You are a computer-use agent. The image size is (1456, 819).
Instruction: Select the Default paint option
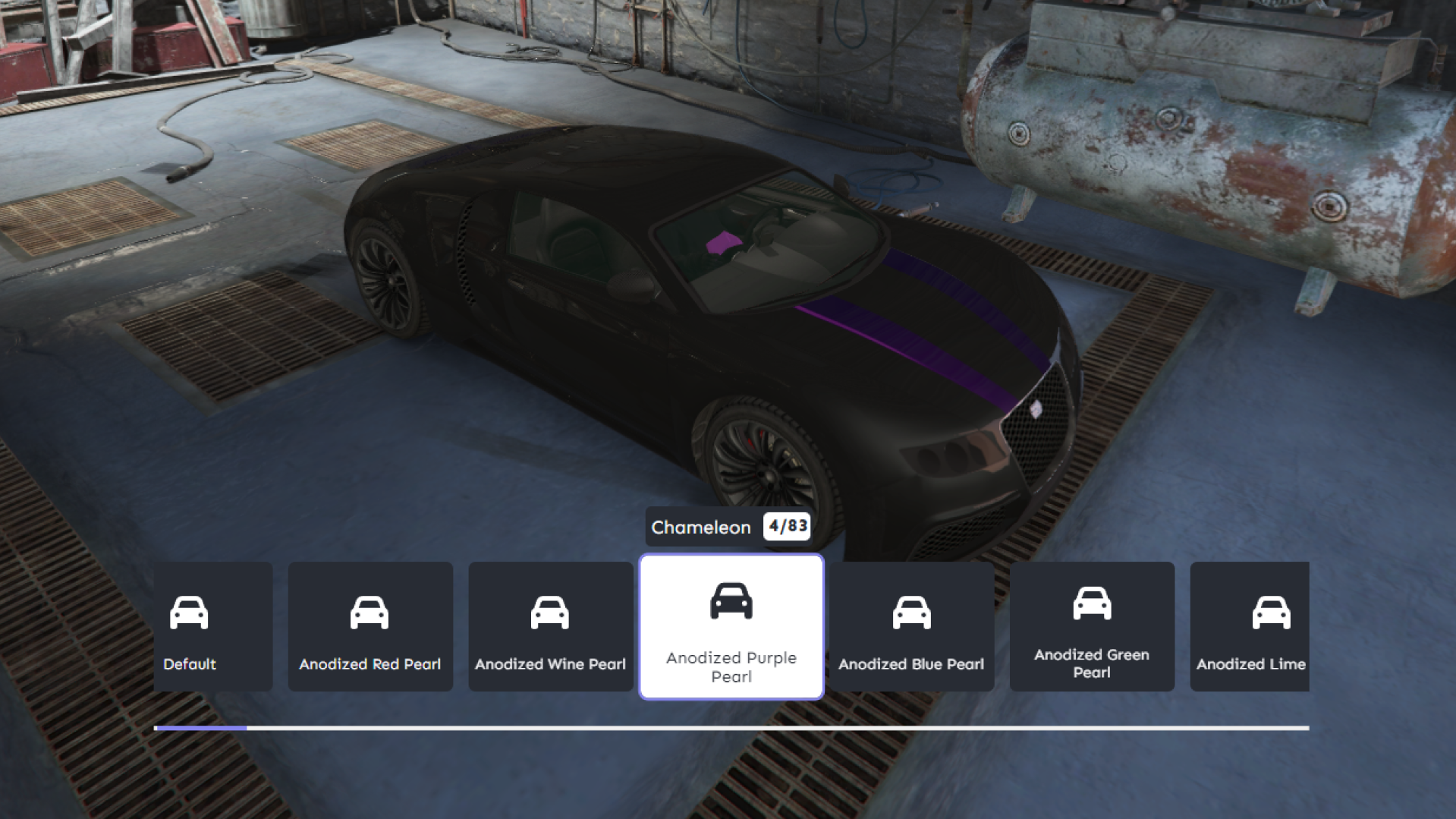pos(212,626)
